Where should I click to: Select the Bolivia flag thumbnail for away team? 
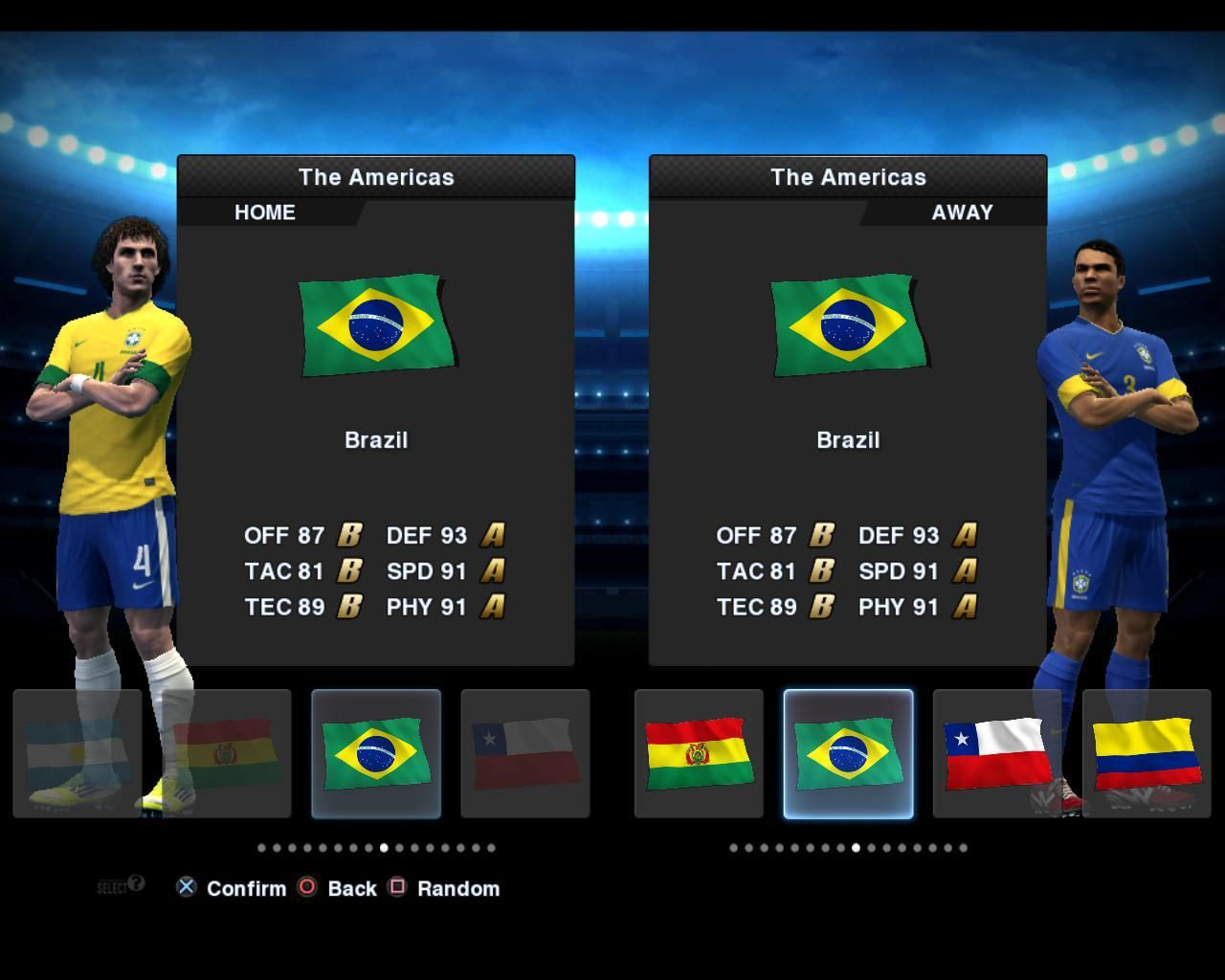point(698,751)
